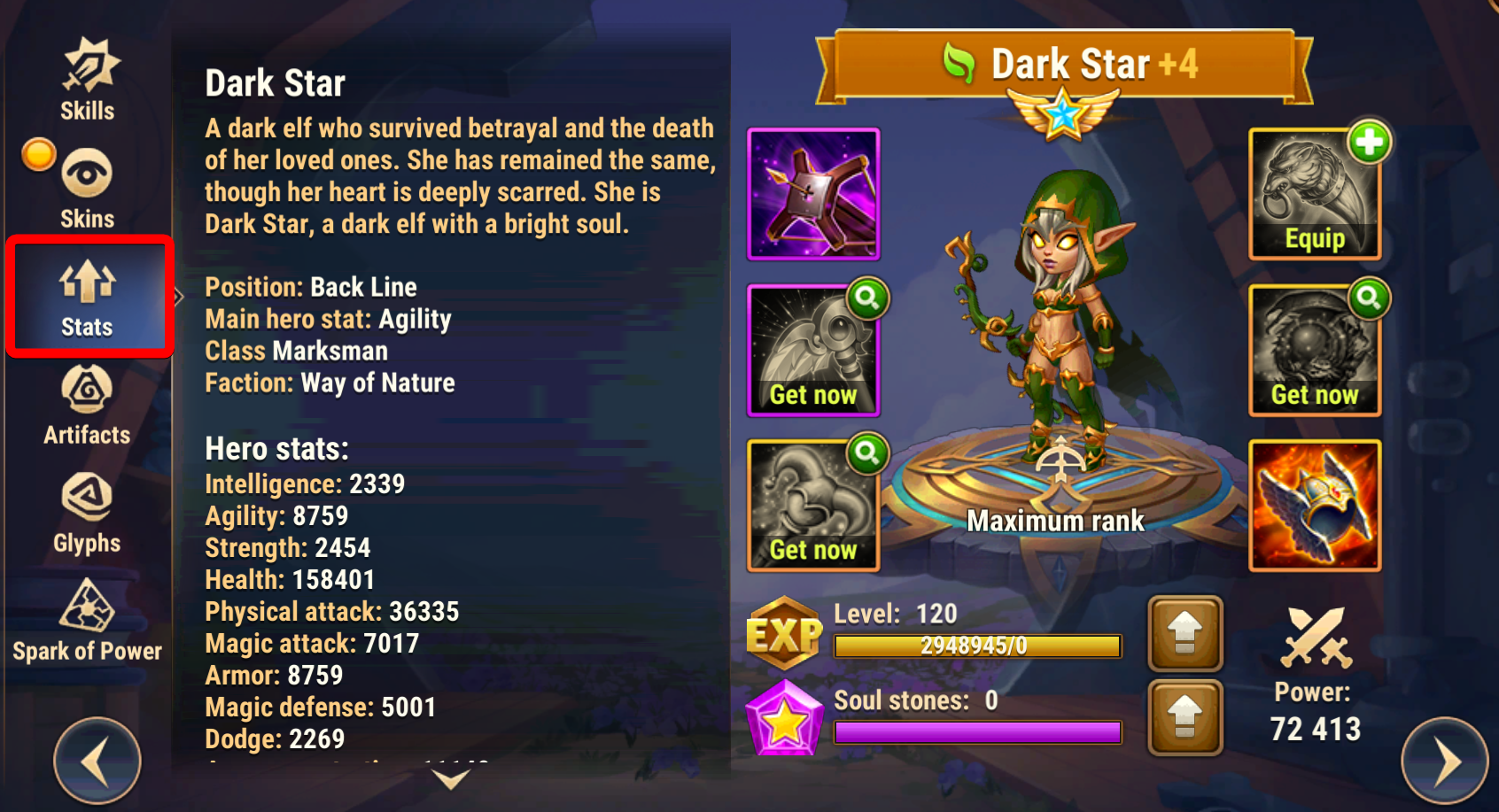The image size is (1499, 812).
Task: Equip the horn item slot
Action: tap(1315, 195)
